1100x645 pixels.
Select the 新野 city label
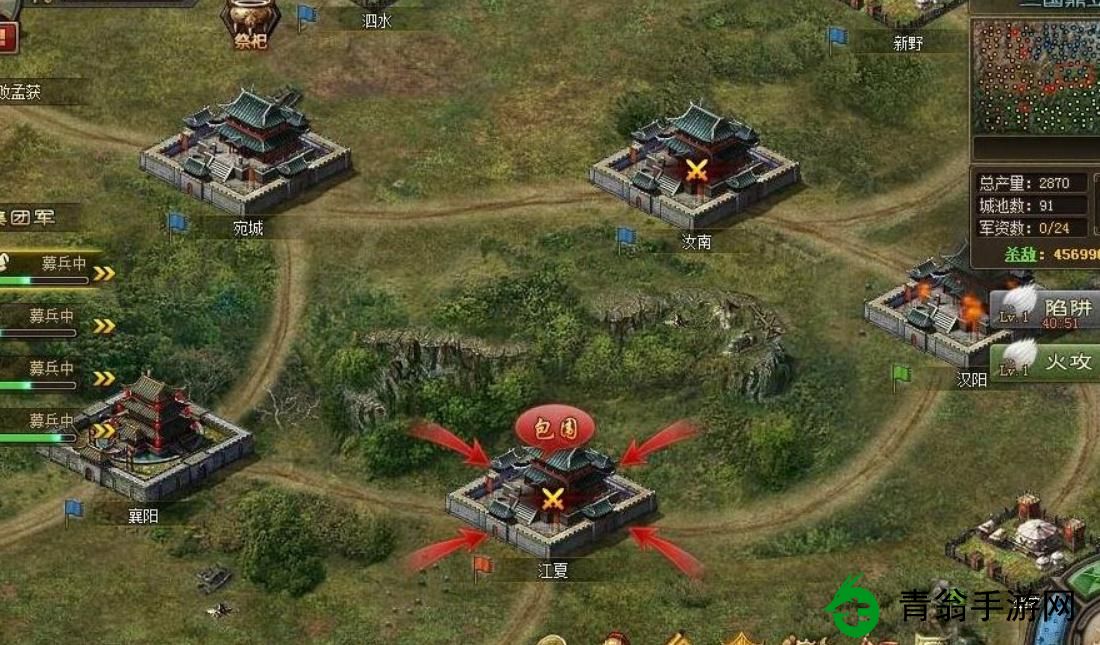[x=907, y=44]
